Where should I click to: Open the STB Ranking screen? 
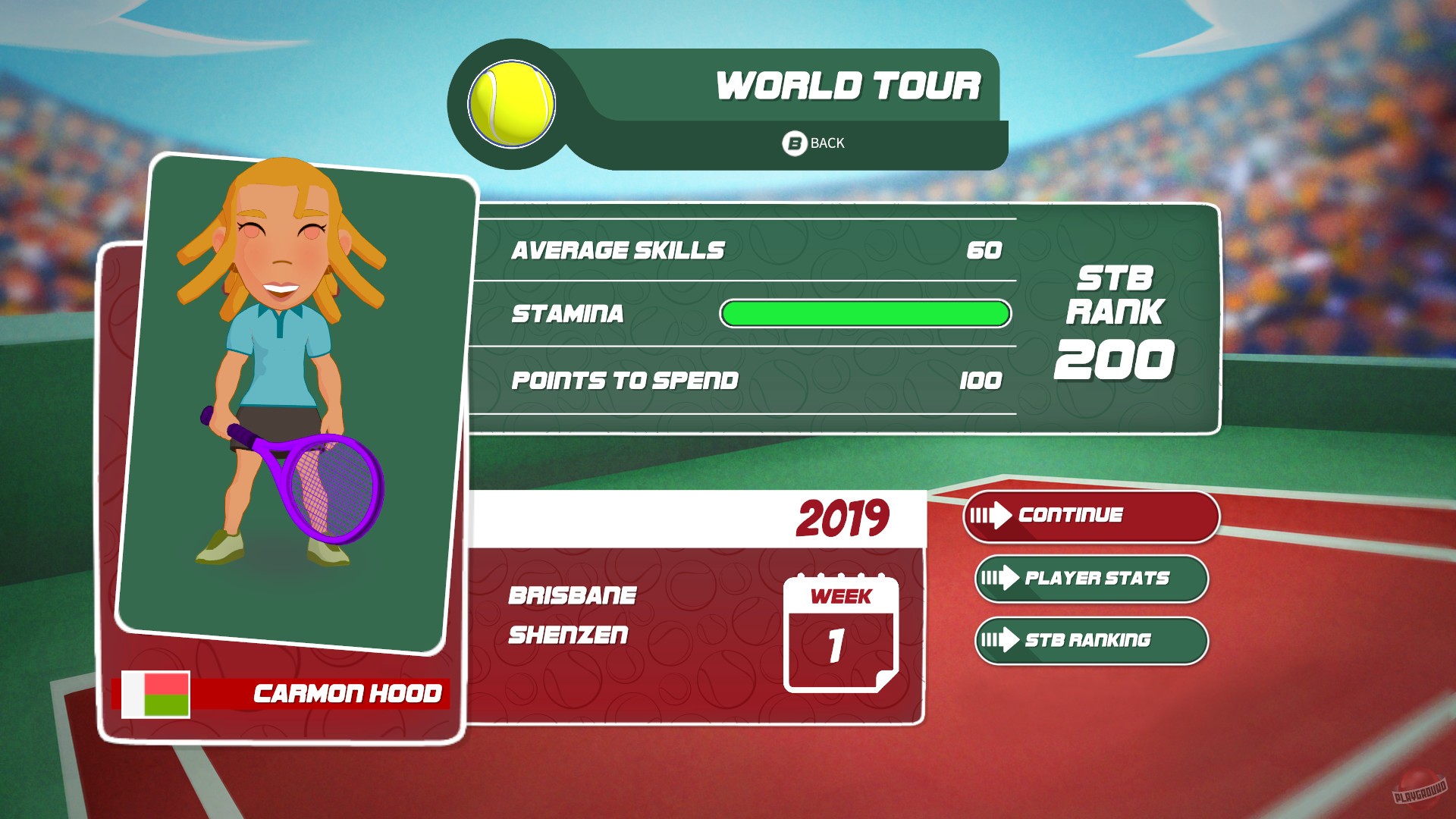coord(1092,641)
